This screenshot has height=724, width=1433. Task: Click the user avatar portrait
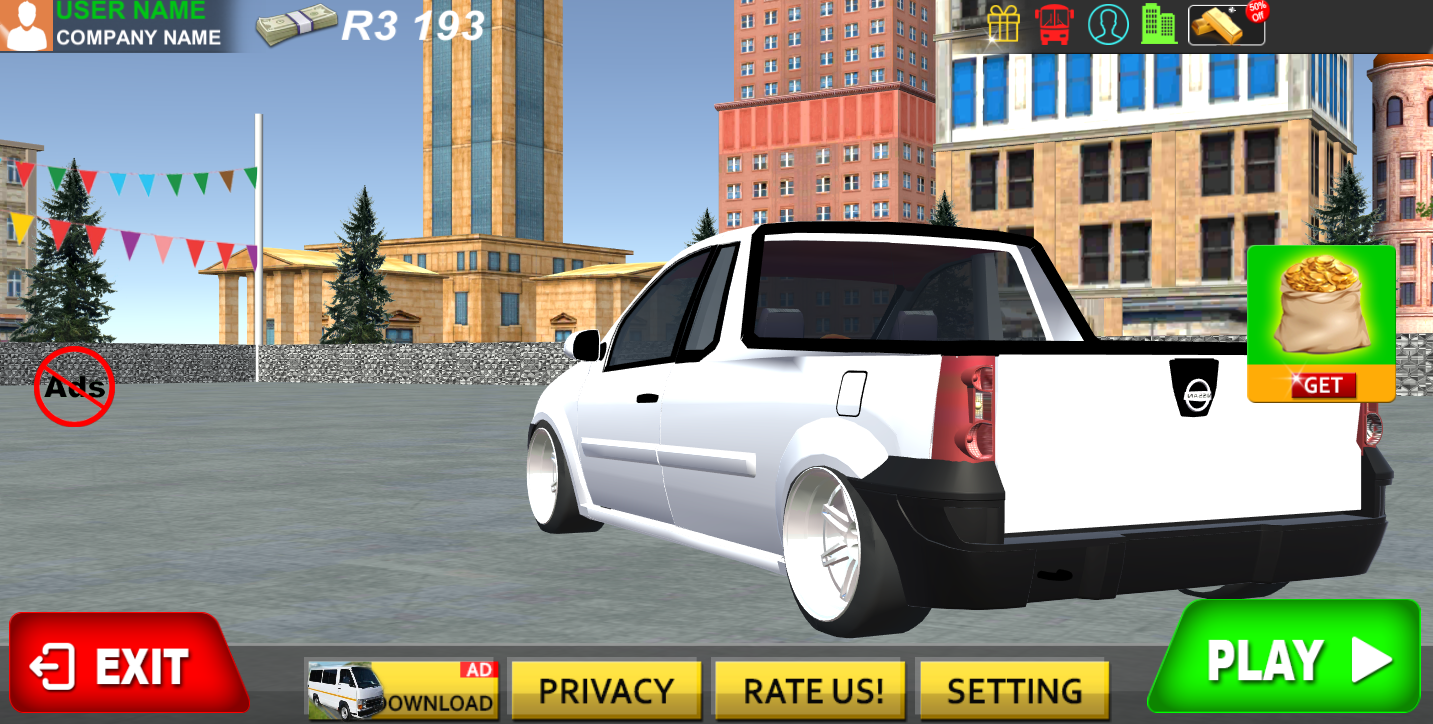point(26,24)
